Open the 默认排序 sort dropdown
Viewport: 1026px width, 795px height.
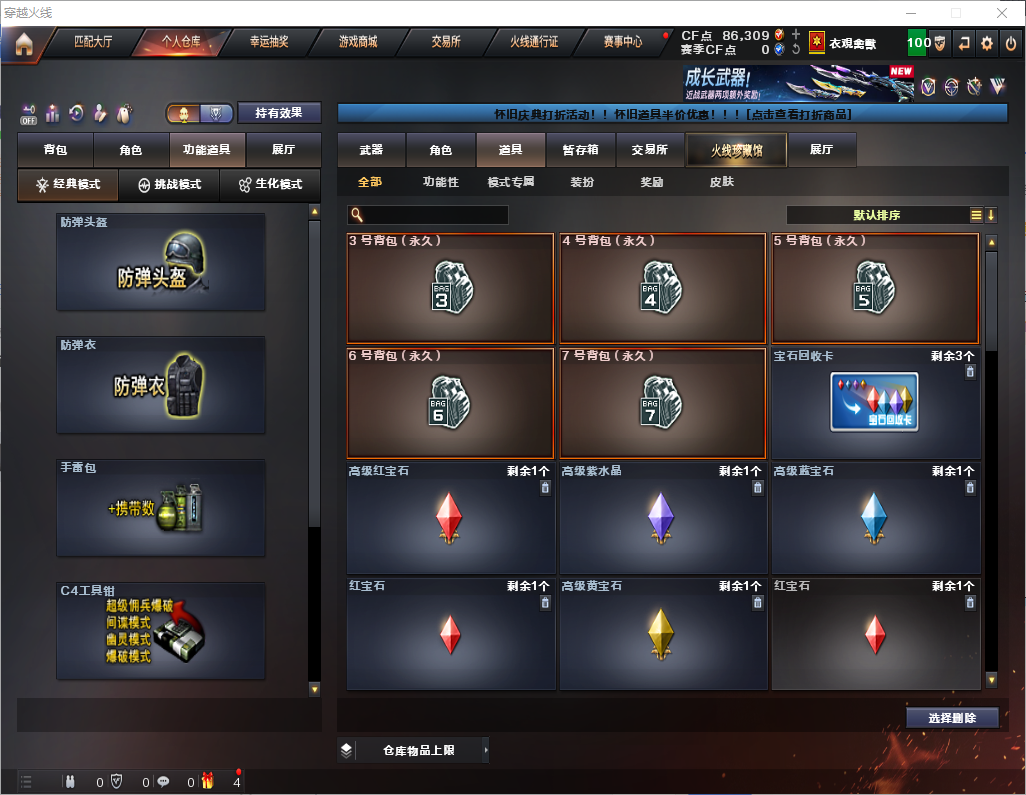[x=877, y=215]
